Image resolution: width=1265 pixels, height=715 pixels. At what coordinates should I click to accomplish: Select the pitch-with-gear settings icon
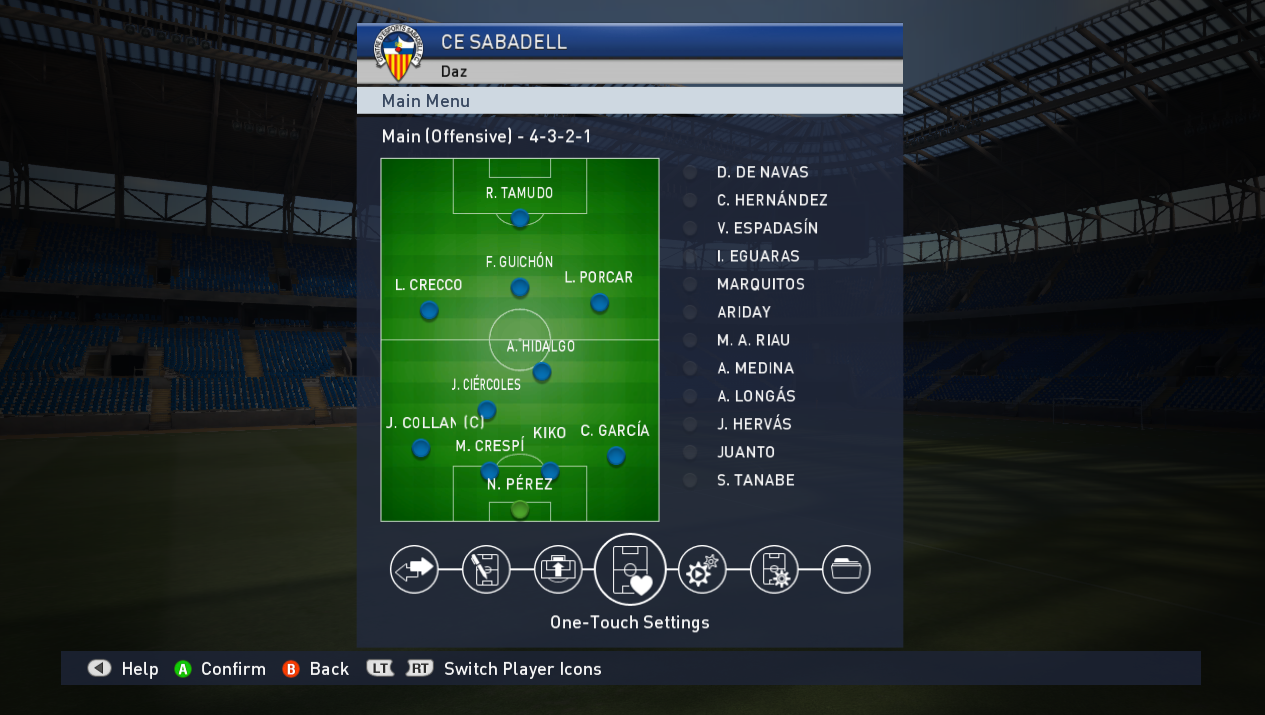(774, 569)
